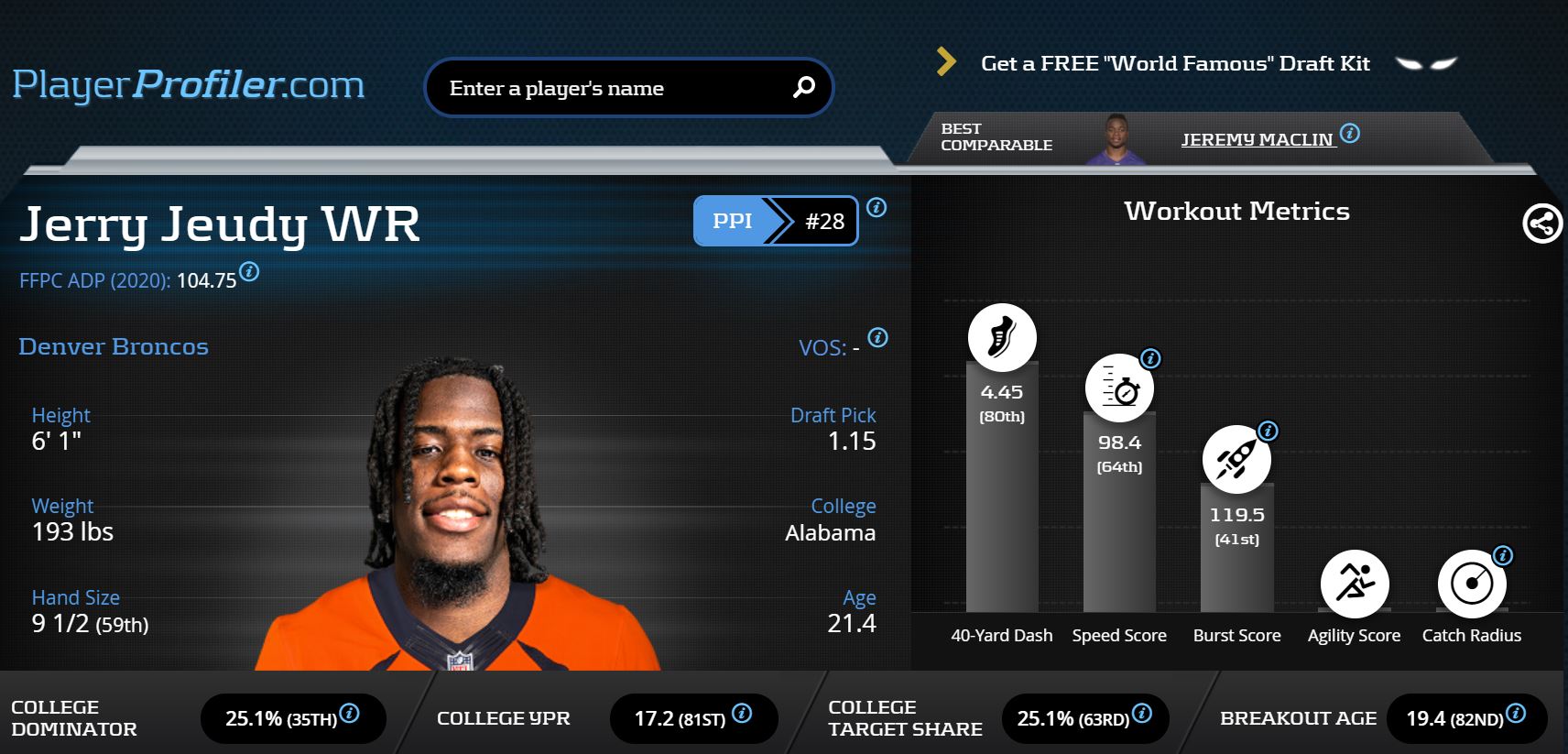
Task: Show info for College YPR
Action: click(742, 713)
